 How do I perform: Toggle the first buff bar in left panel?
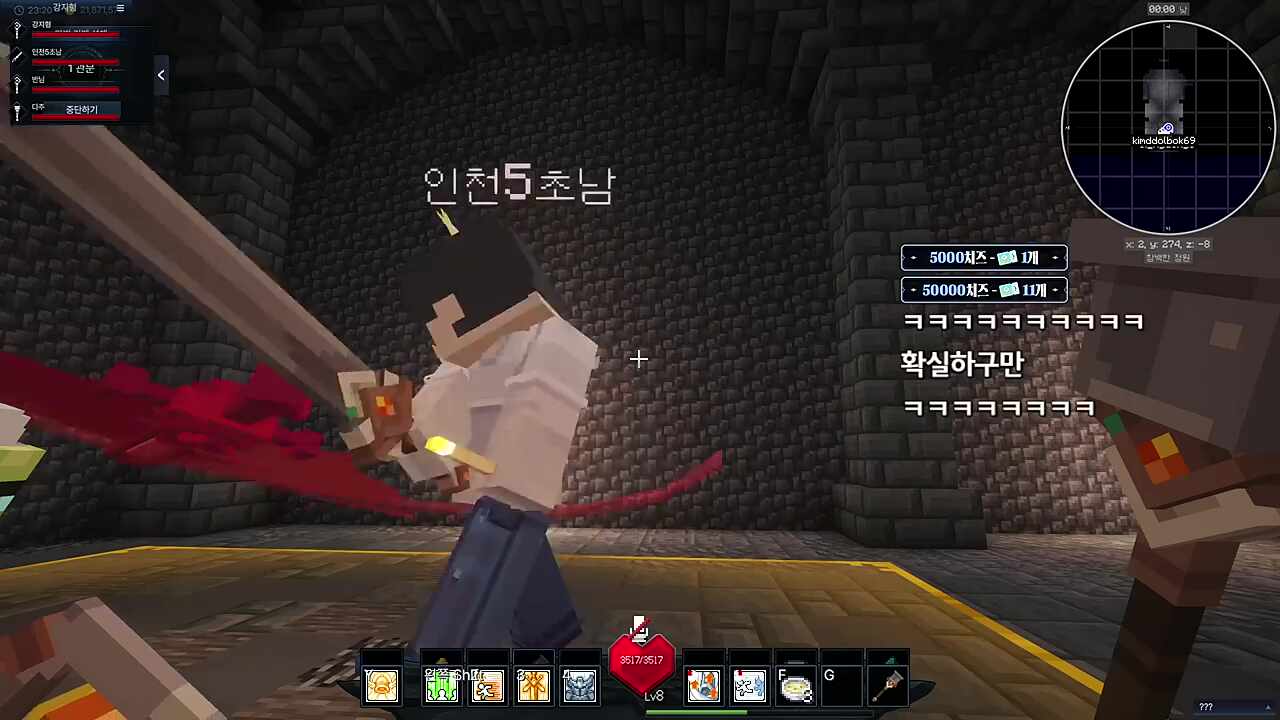click(75, 33)
